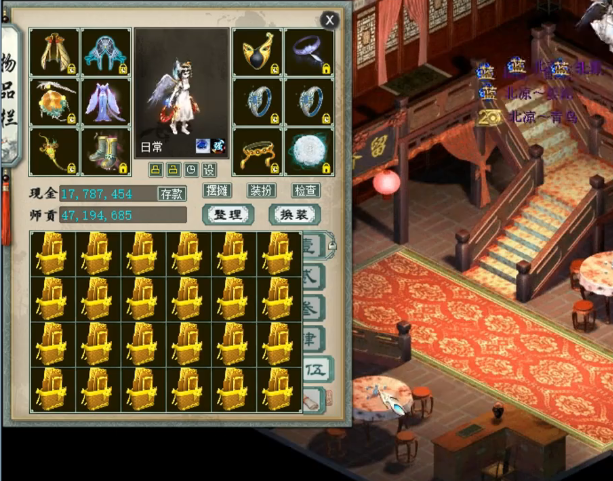The height and width of the screenshot is (481, 613).
Task: Click the clock icon below character portrait
Action: pyautogui.click(x=191, y=170)
